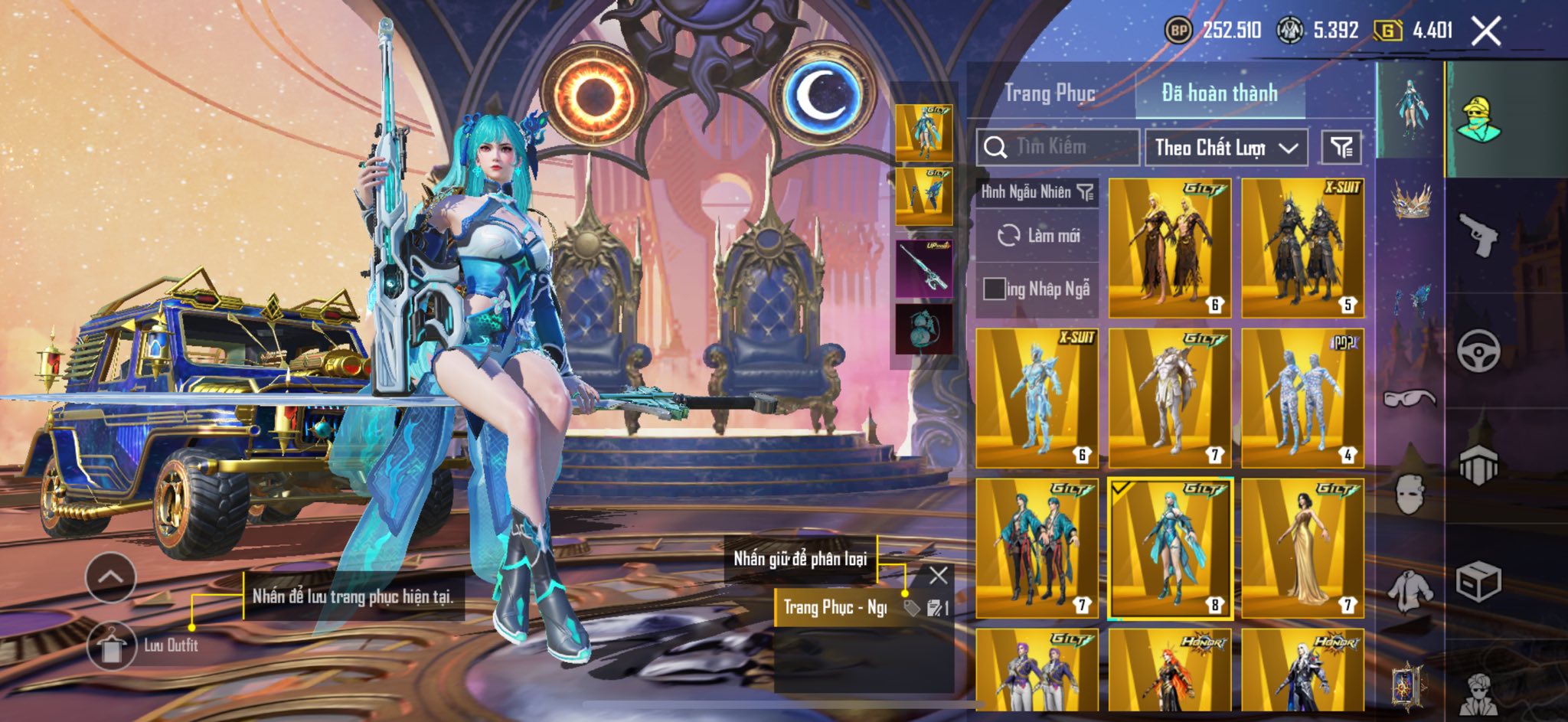The width and height of the screenshot is (1568, 722).
Task: Open the Theo Chất Lượng sort dropdown
Action: pos(1226,147)
